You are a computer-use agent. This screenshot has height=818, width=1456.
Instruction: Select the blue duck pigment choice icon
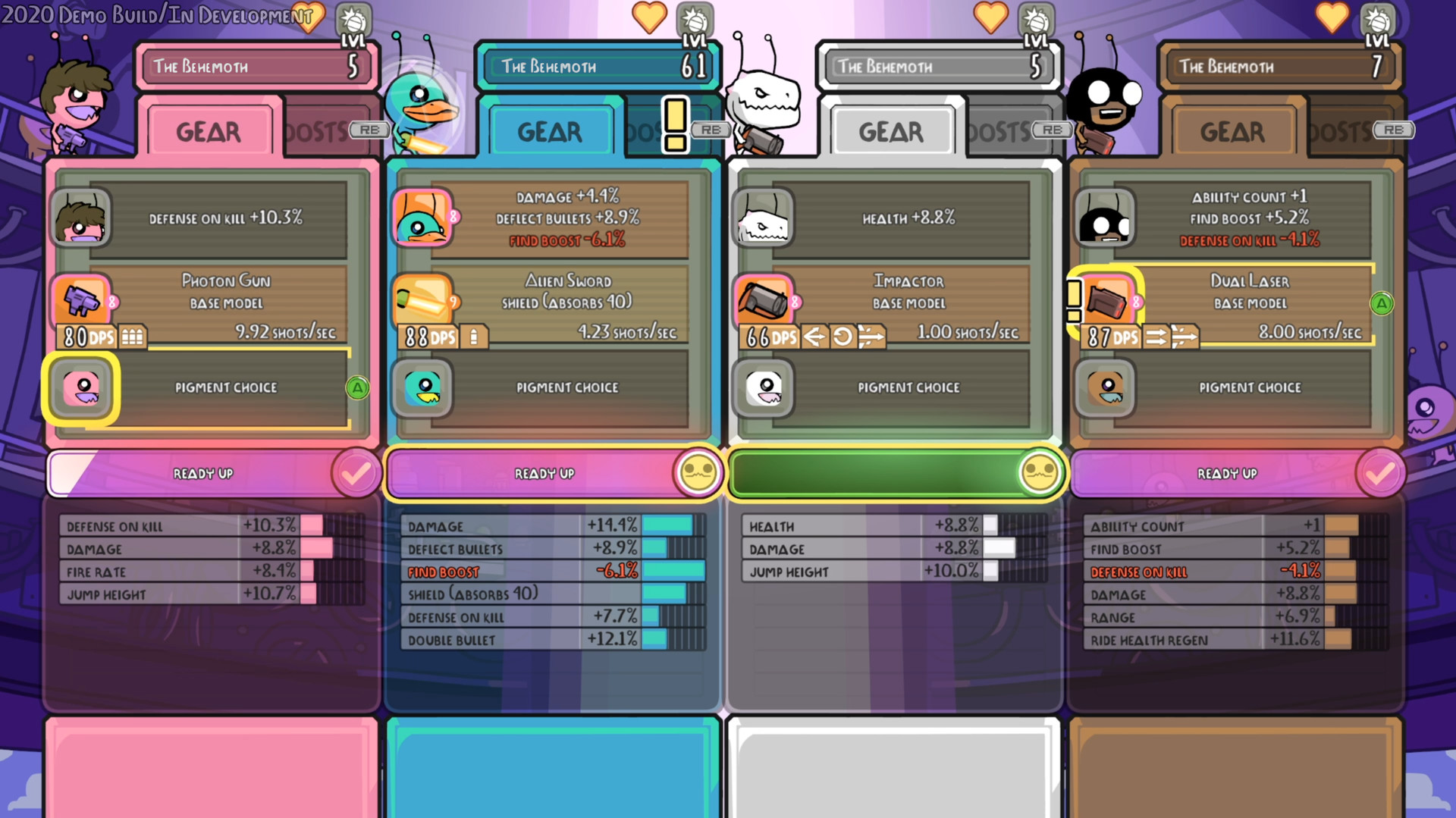point(422,387)
